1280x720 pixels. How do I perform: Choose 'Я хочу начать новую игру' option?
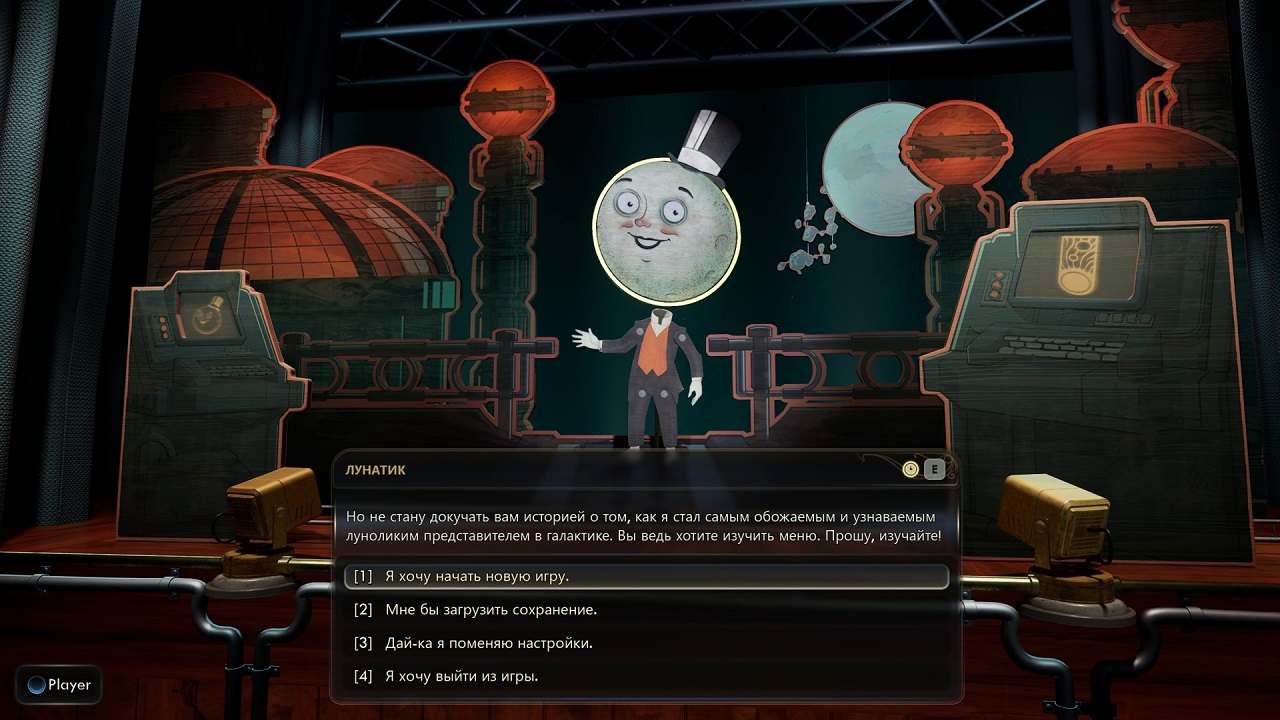click(x=476, y=577)
